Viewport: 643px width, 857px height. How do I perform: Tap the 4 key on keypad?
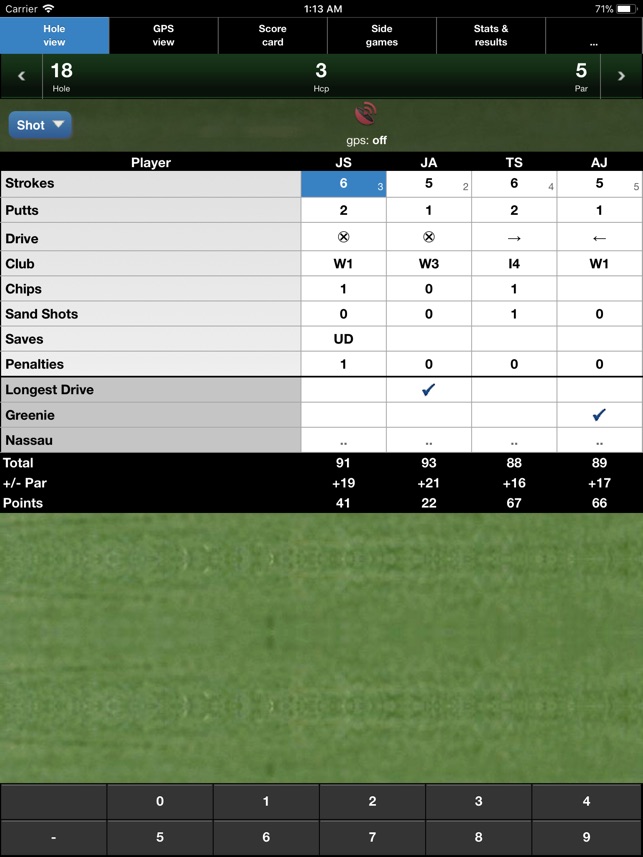pyautogui.click(x=586, y=801)
